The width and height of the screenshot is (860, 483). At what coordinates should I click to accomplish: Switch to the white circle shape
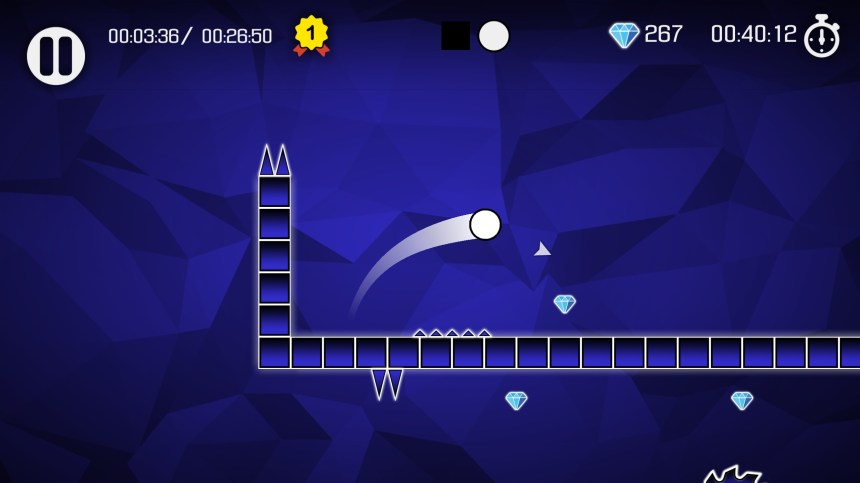pyautogui.click(x=494, y=36)
